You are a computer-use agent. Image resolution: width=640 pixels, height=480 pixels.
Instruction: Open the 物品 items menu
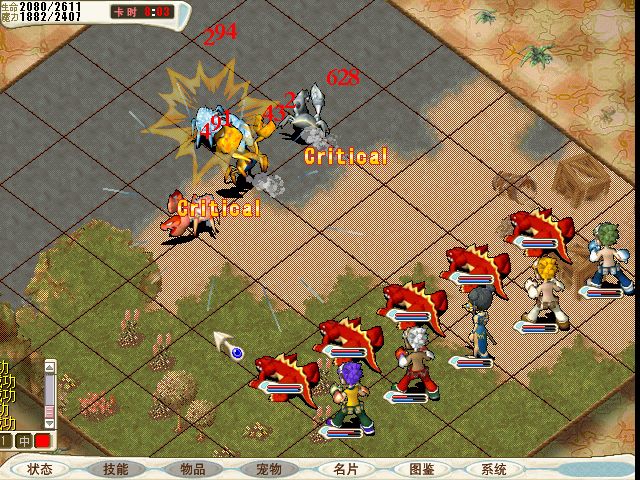pos(193,469)
